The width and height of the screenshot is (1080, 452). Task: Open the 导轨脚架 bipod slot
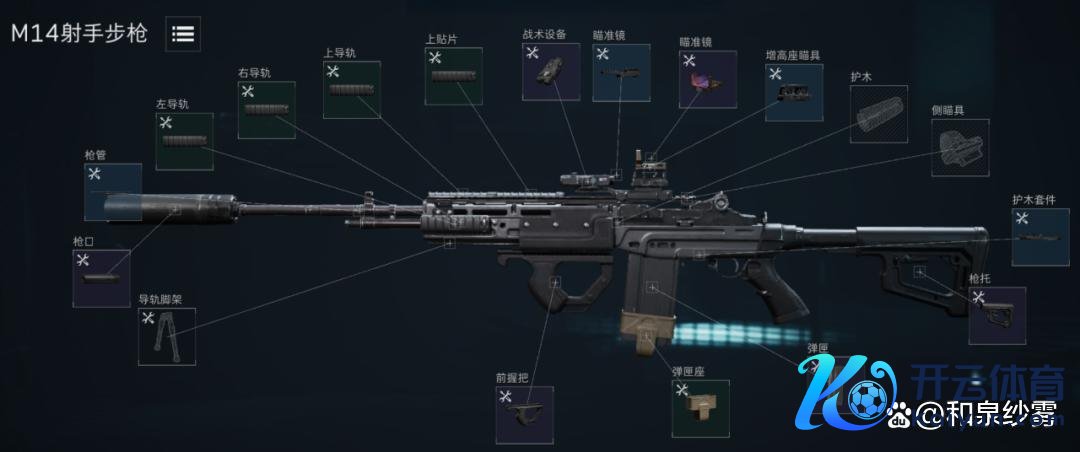coord(166,336)
